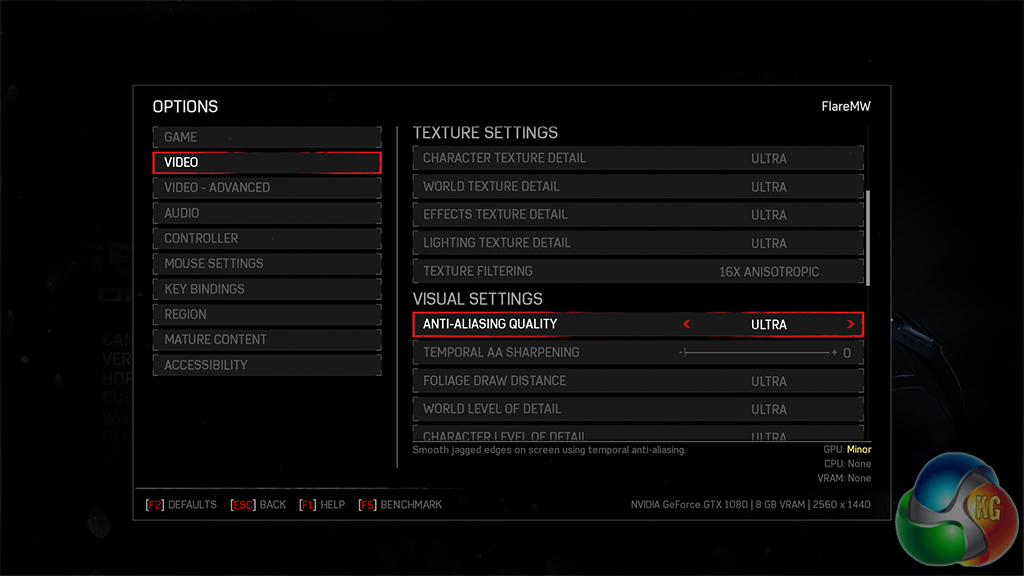Screen dimensions: 1024x576
Task: Open Mature Content options
Action: point(266,340)
